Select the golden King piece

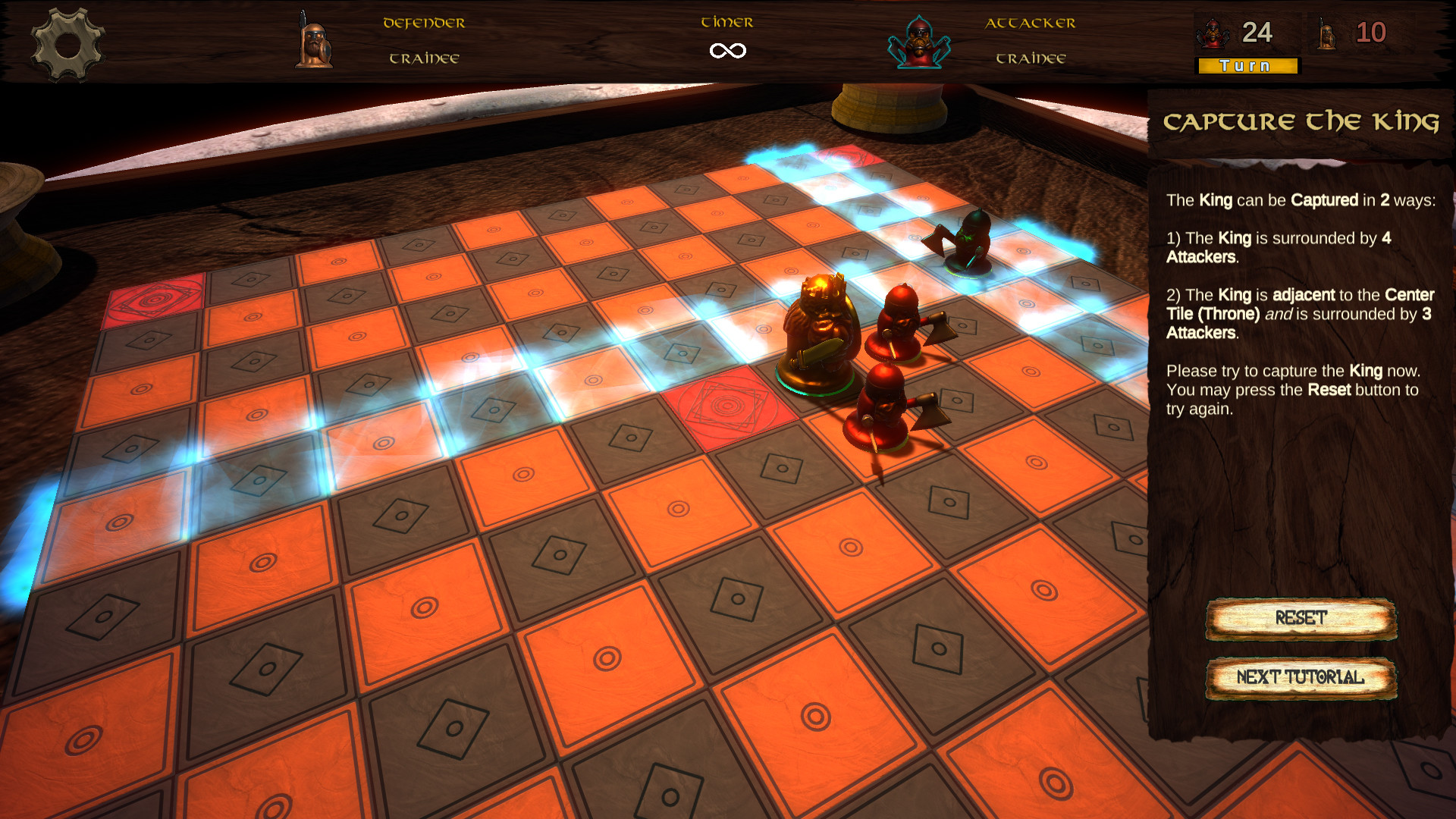[x=819, y=326]
